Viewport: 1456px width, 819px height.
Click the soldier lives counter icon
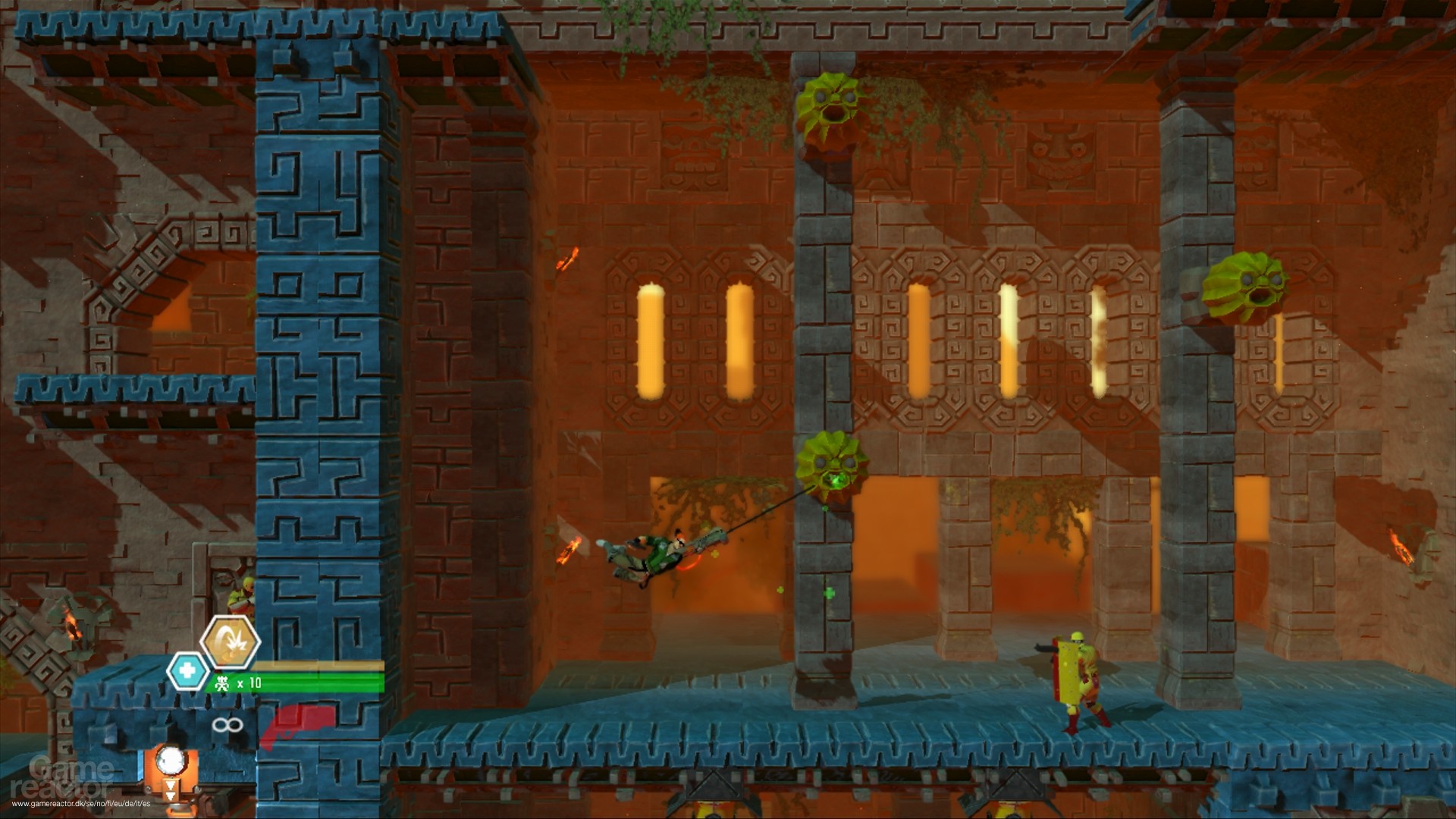click(223, 683)
